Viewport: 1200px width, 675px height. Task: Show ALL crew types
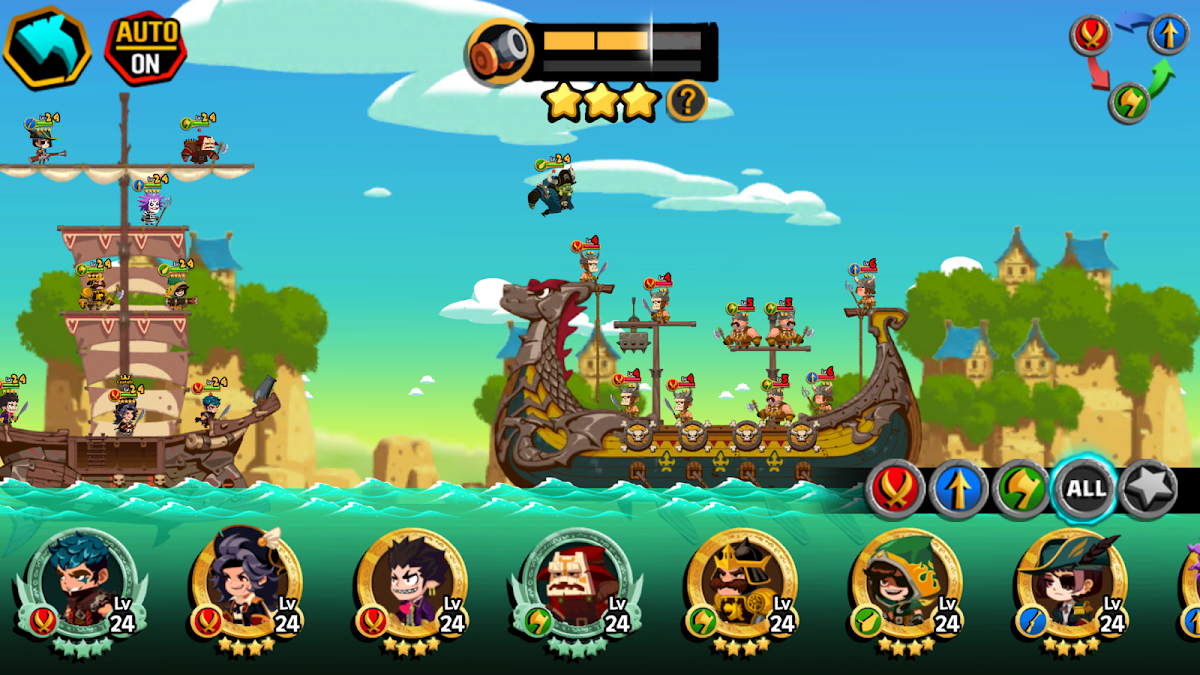pyautogui.click(x=1086, y=488)
